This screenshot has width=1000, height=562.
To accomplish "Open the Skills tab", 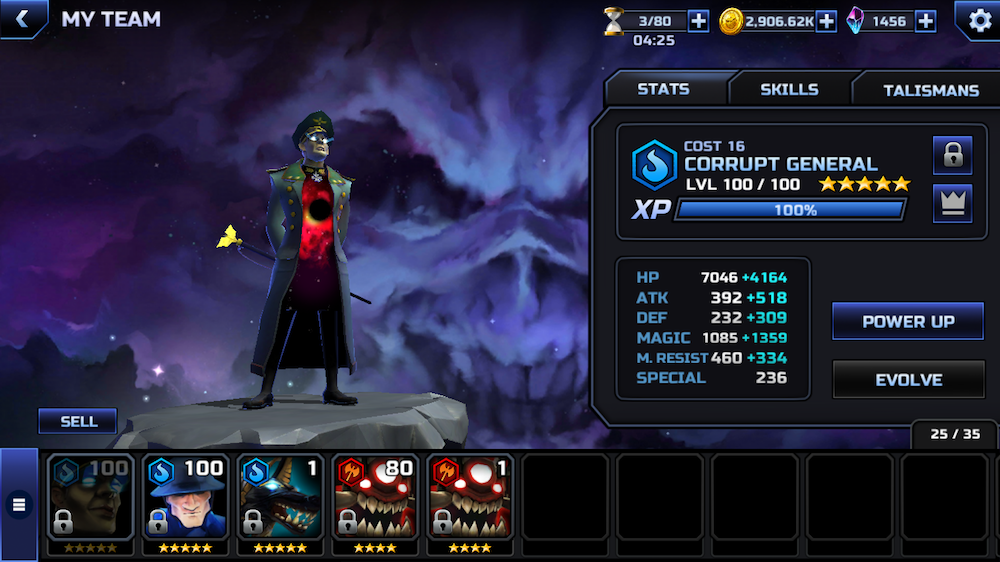I will 789,89.
